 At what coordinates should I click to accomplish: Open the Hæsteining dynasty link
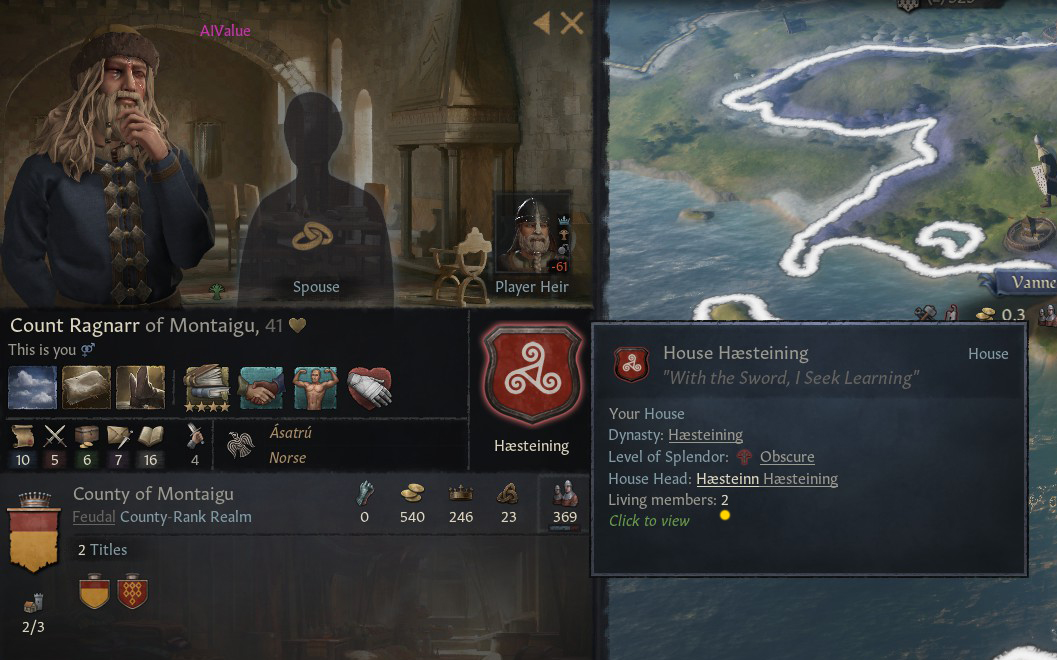click(705, 435)
